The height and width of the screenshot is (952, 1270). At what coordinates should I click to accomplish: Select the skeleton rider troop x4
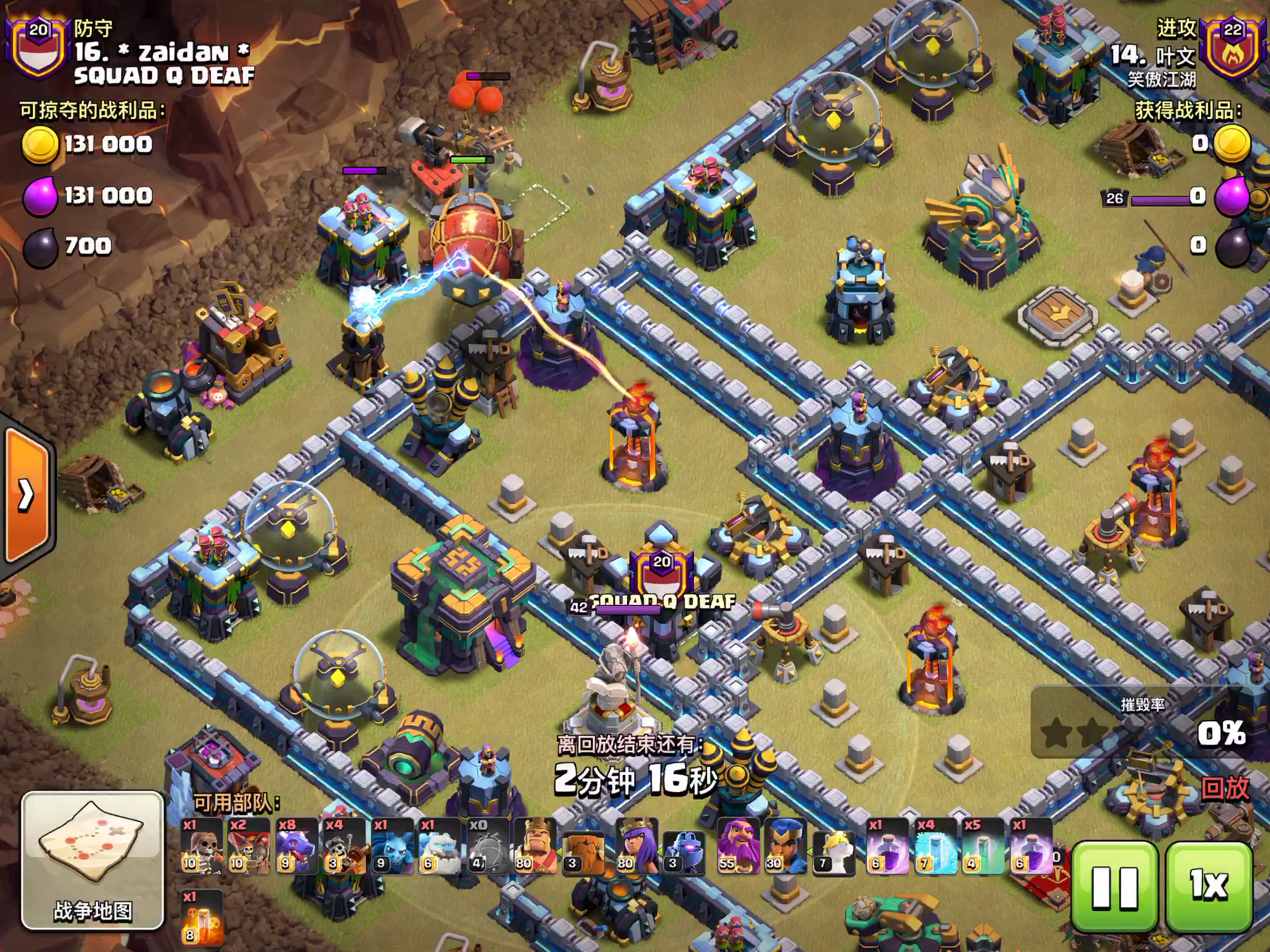coord(343,846)
